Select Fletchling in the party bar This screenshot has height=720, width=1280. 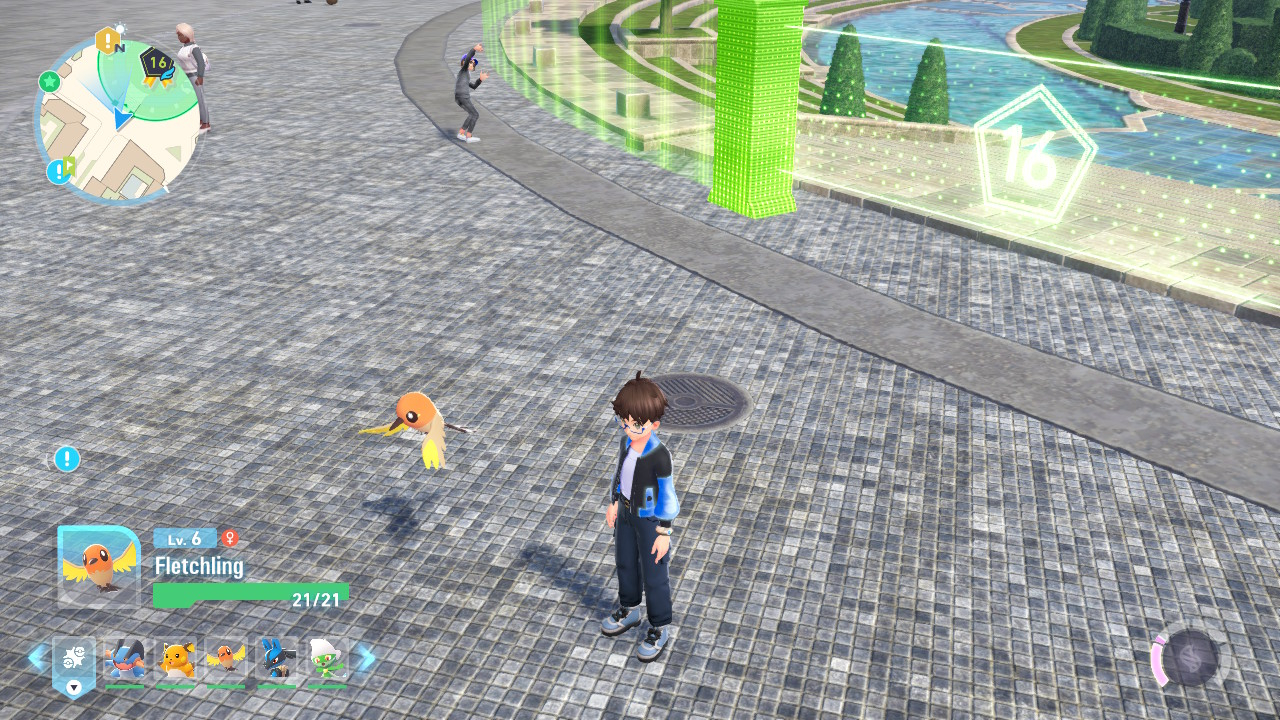pyautogui.click(x=226, y=660)
